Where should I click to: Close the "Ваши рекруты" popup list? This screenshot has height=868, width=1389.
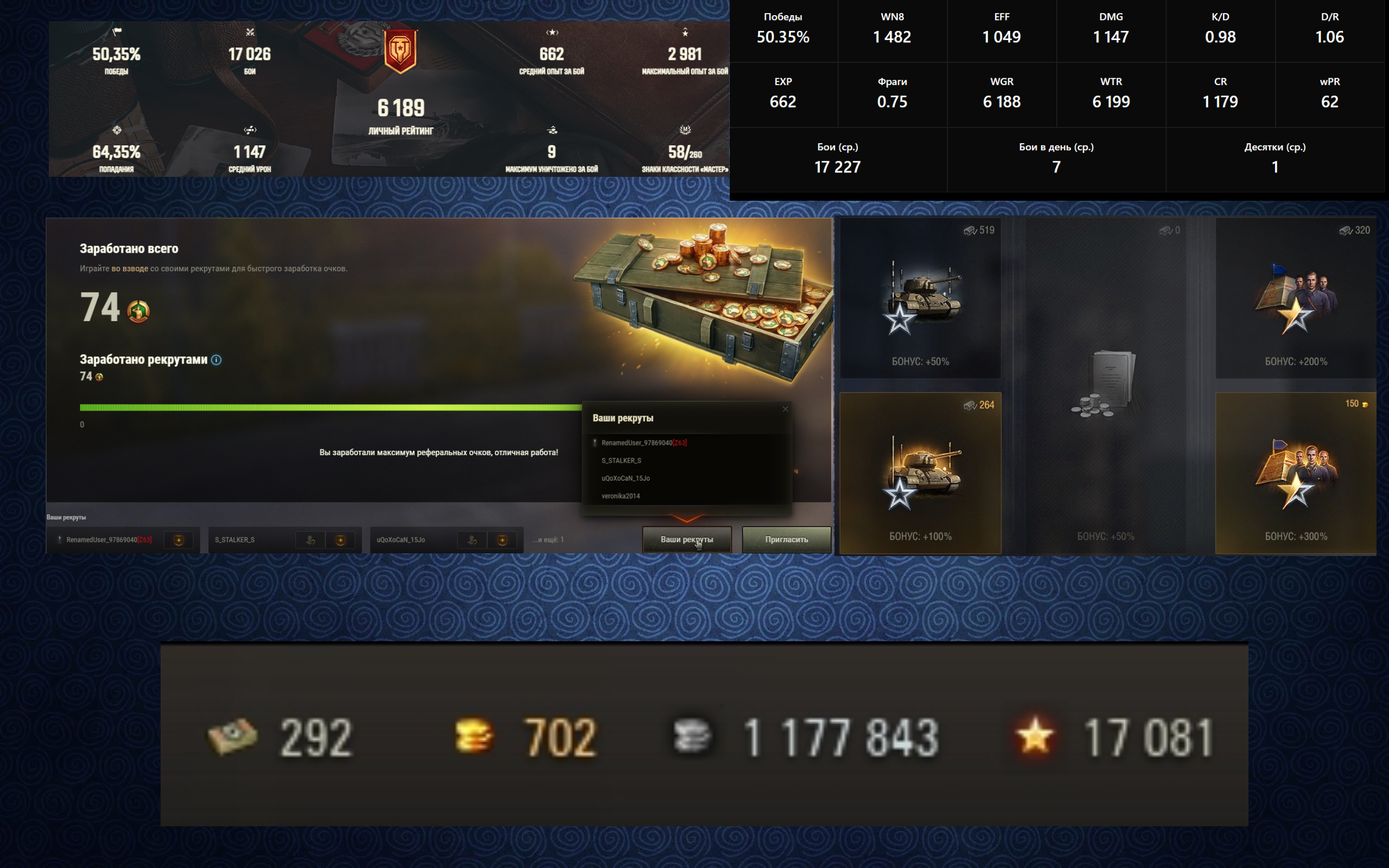point(785,409)
